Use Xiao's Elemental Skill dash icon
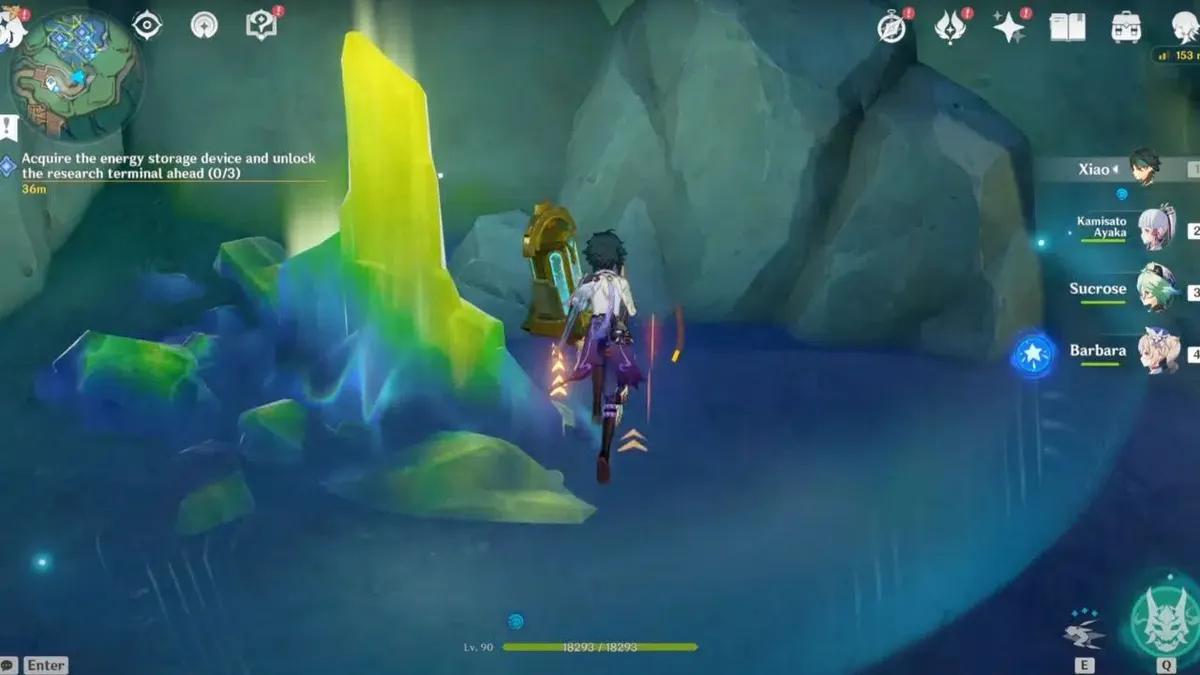The height and width of the screenshot is (675, 1200). coord(1085,633)
